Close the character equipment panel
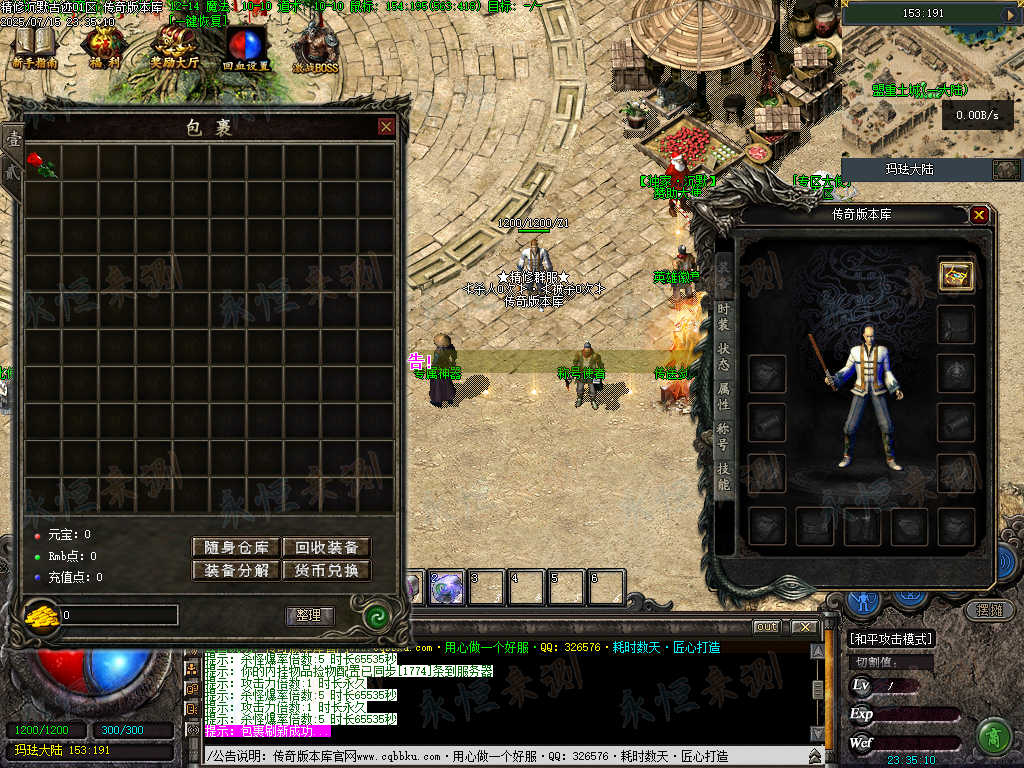Image resolution: width=1024 pixels, height=768 pixels. point(979,215)
